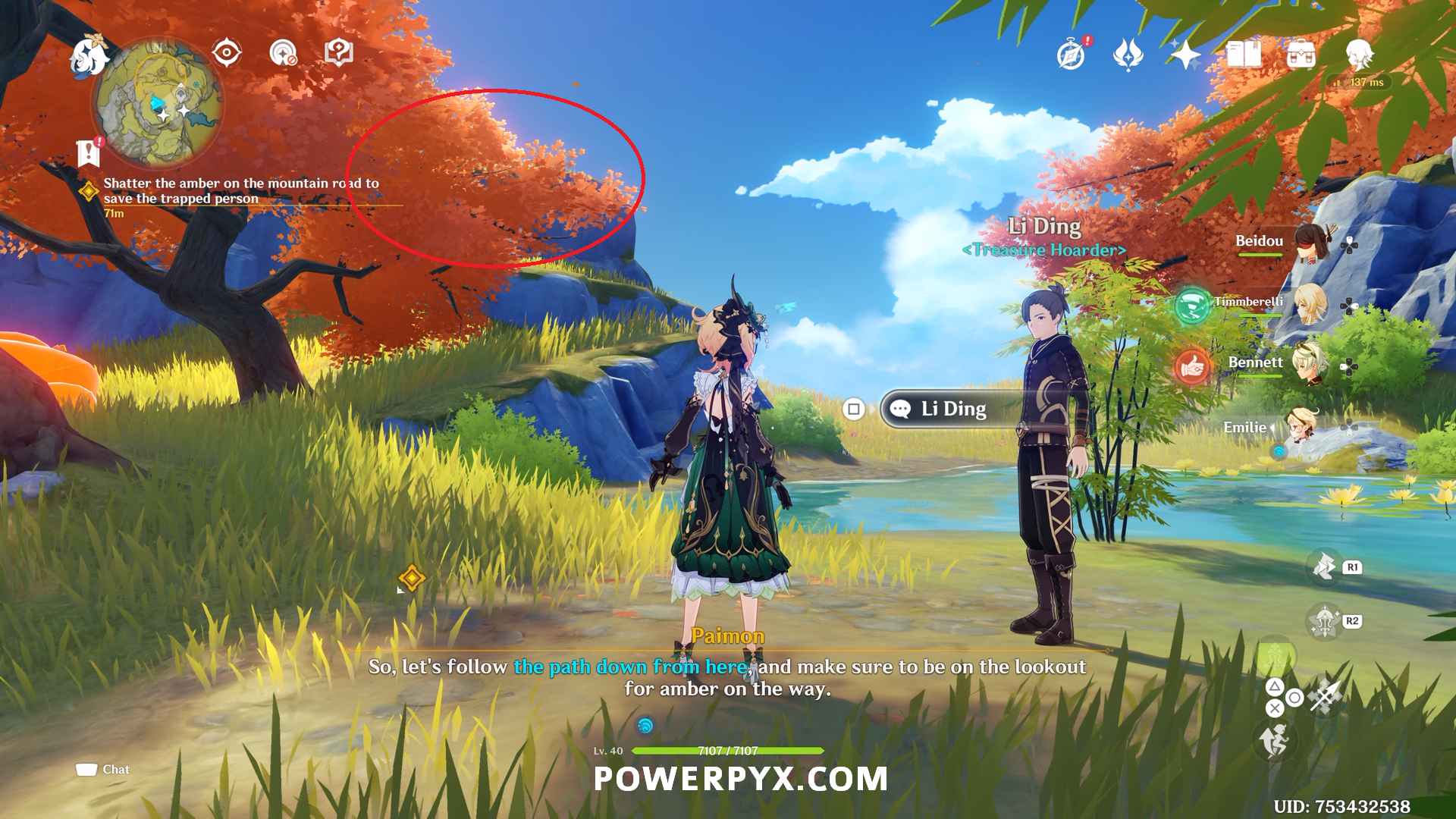
Task: Click the green co-op icon beside Timmberelli
Action: [1191, 306]
